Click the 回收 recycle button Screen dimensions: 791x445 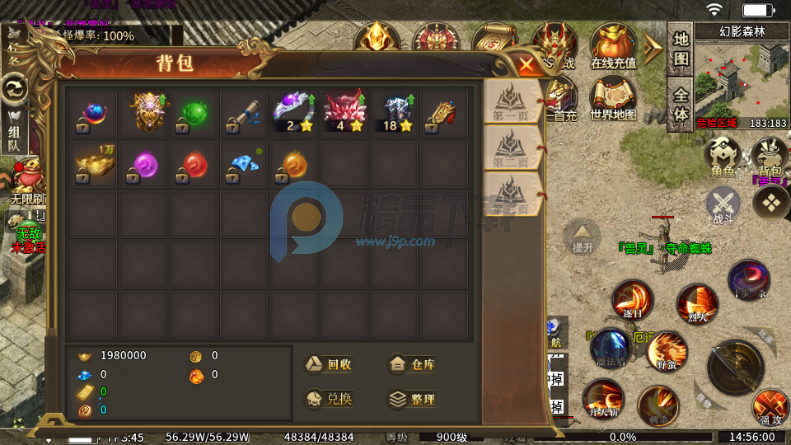coord(328,365)
